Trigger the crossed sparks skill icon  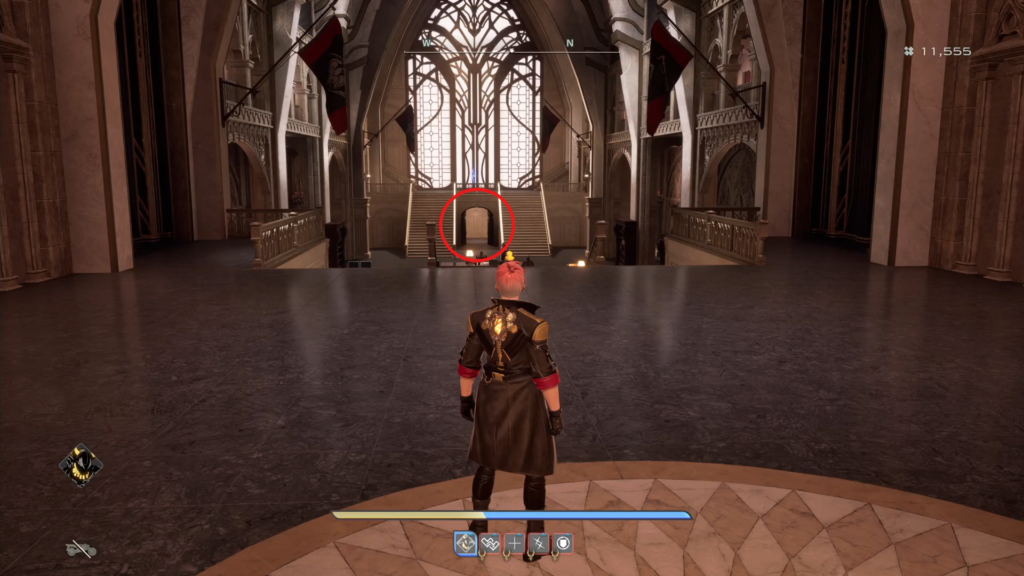coord(539,543)
